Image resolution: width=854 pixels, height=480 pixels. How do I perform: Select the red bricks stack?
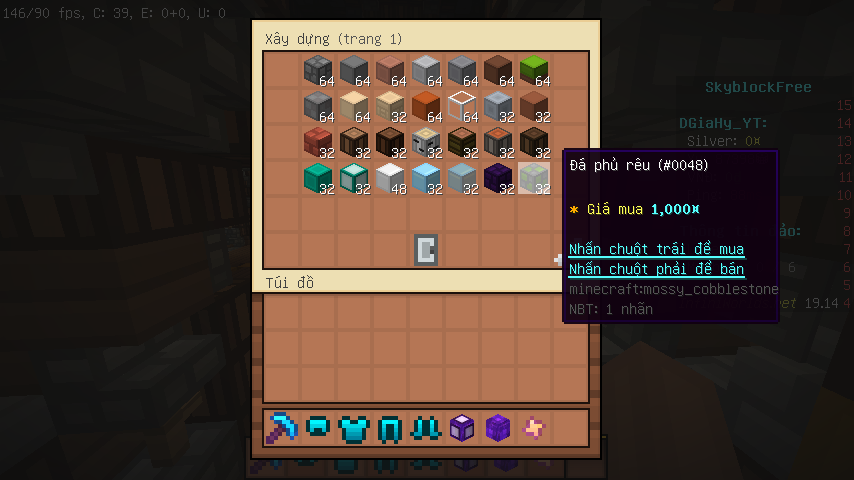click(x=318, y=142)
